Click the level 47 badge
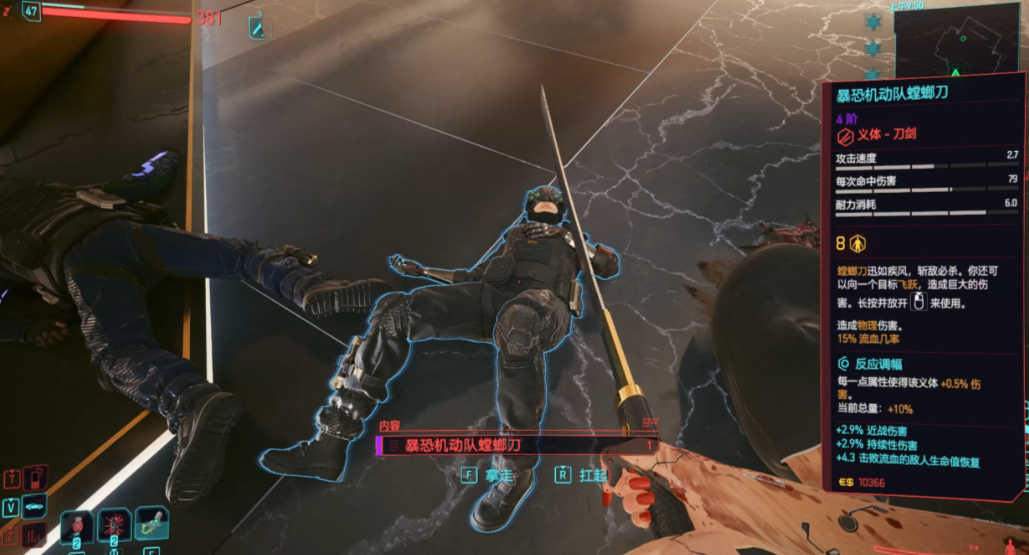 tap(31, 12)
